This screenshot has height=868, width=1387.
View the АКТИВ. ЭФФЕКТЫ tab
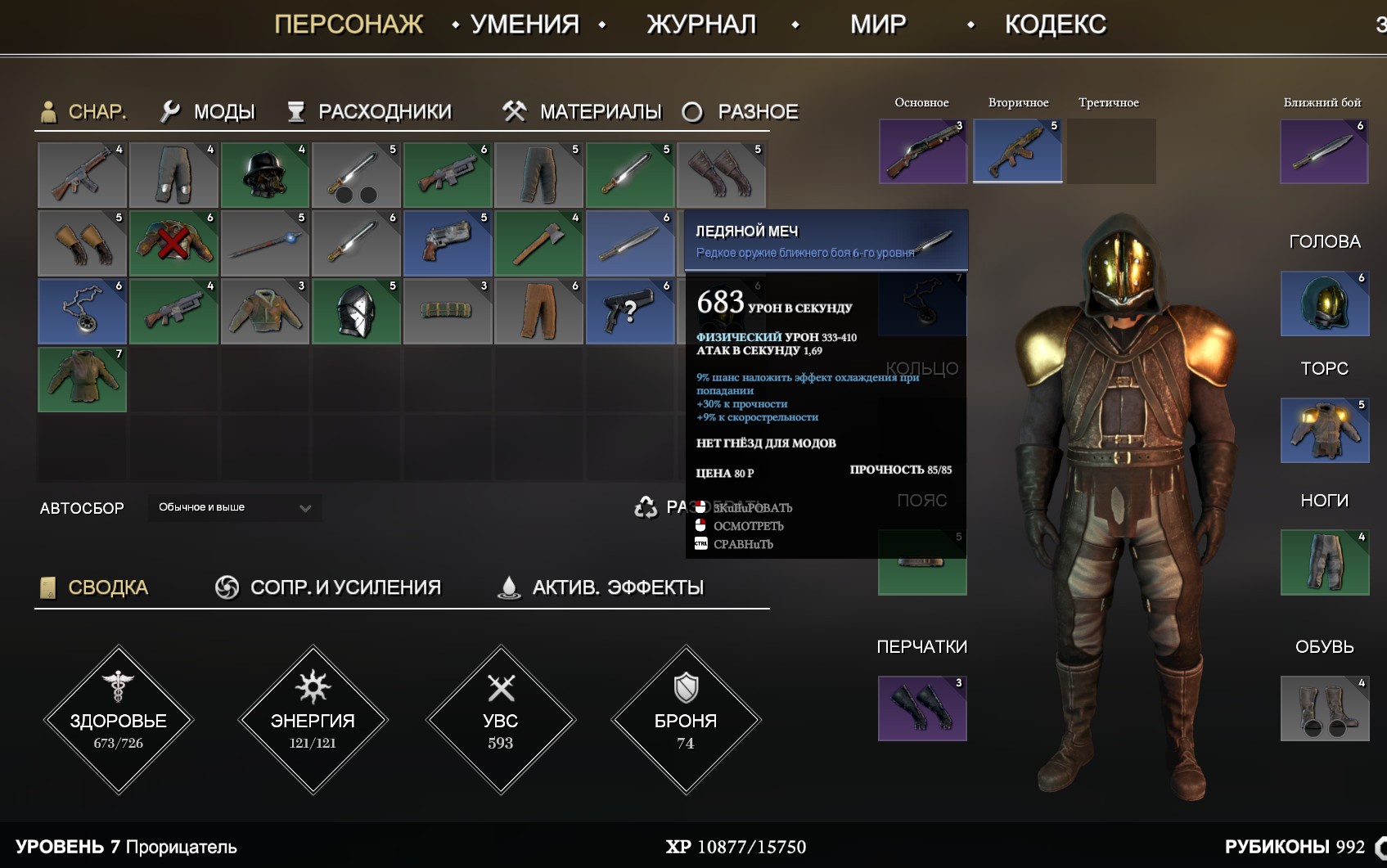[x=601, y=587]
